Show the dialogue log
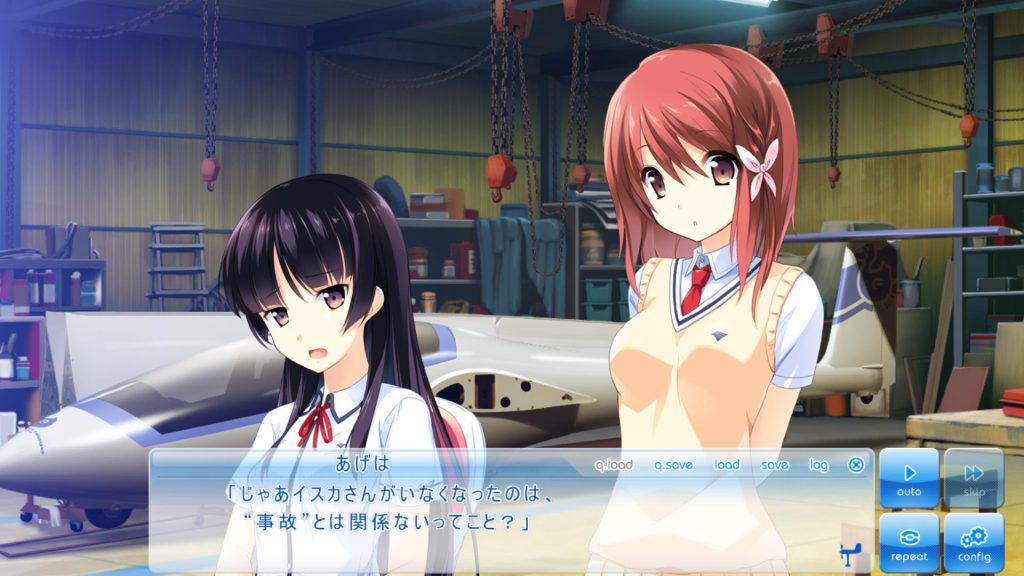 819,465
